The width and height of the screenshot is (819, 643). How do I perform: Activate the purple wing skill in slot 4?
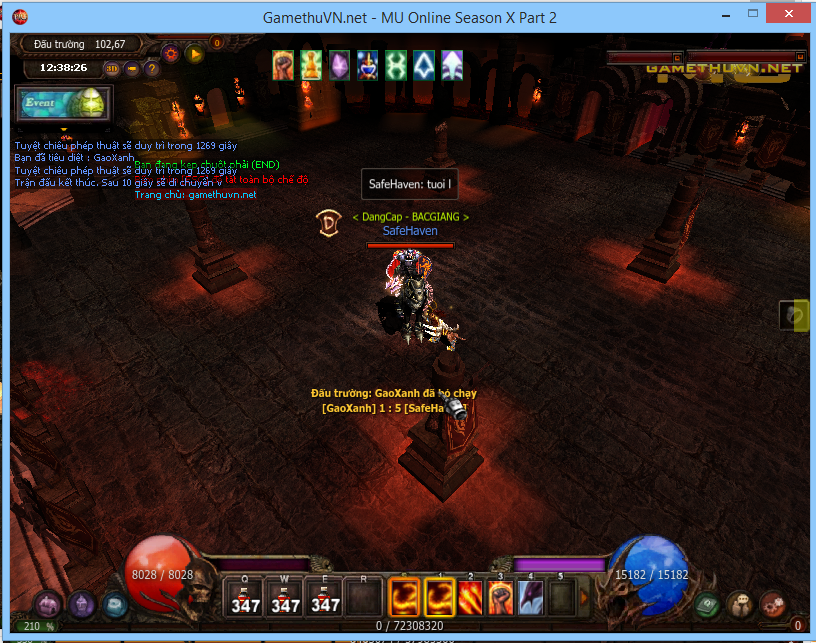[530, 597]
